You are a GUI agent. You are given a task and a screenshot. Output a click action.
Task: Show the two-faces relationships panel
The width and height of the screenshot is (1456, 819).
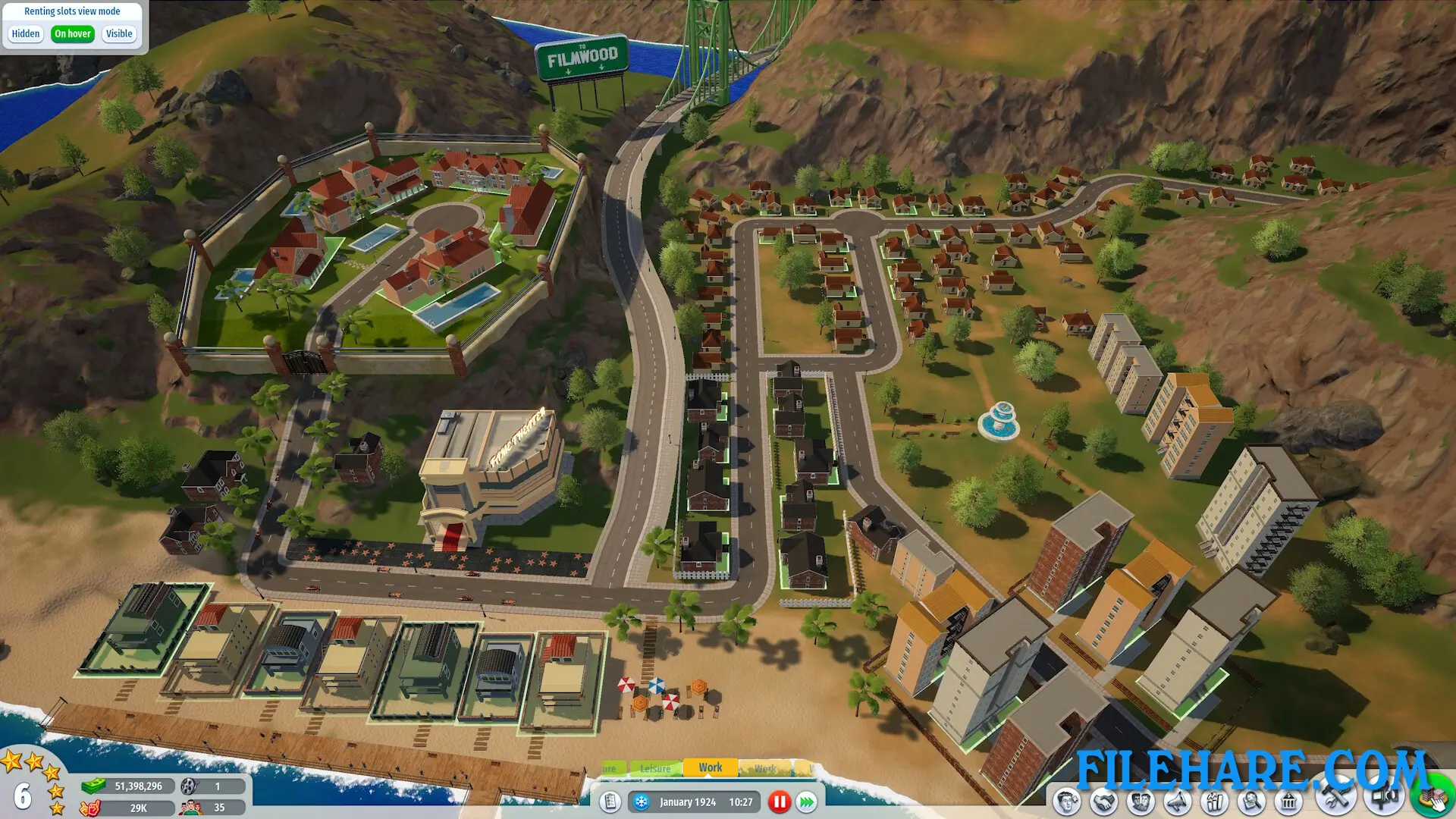coord(1140,802)
